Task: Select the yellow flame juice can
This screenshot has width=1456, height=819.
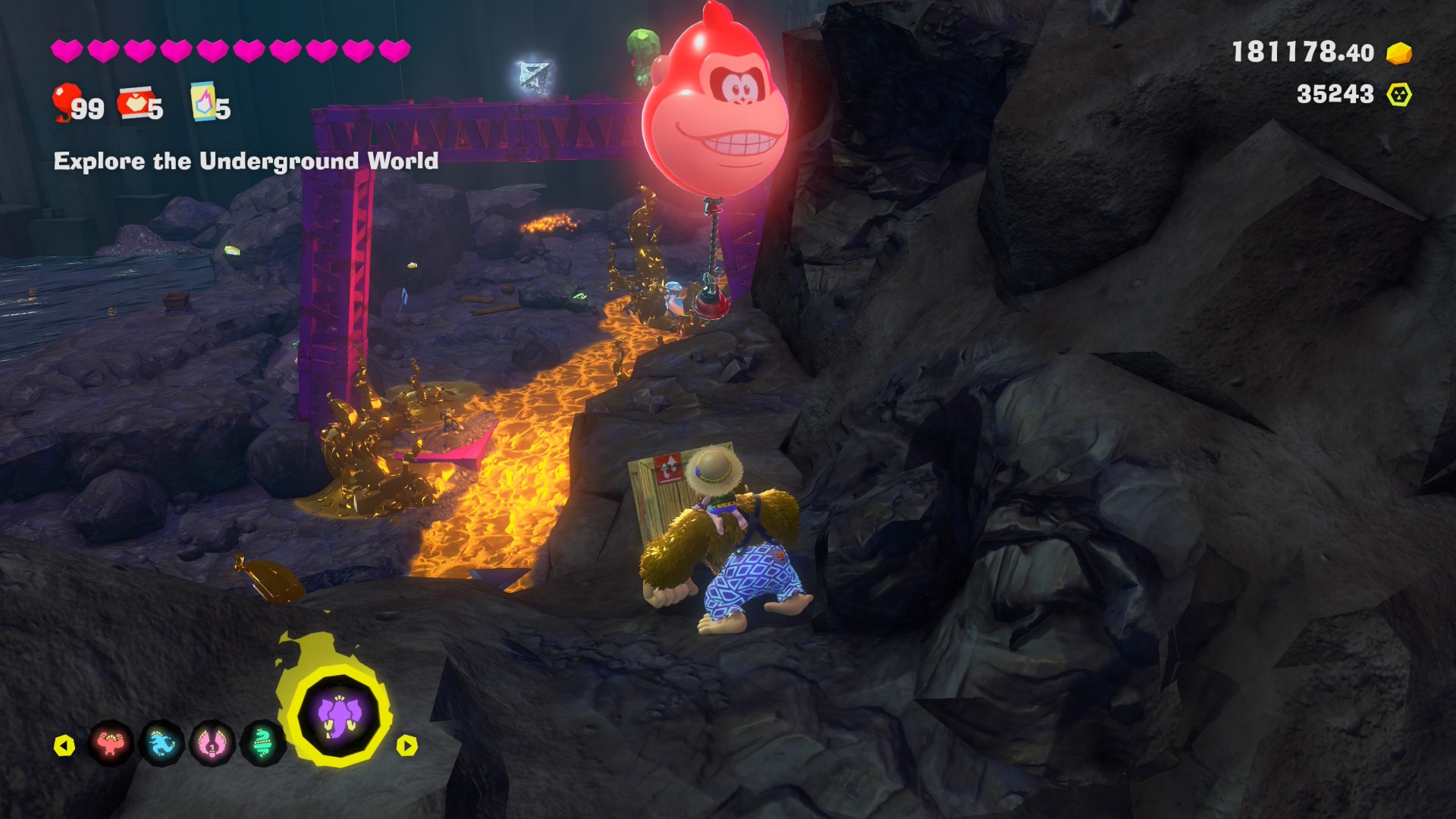Action: coord(202,102)
